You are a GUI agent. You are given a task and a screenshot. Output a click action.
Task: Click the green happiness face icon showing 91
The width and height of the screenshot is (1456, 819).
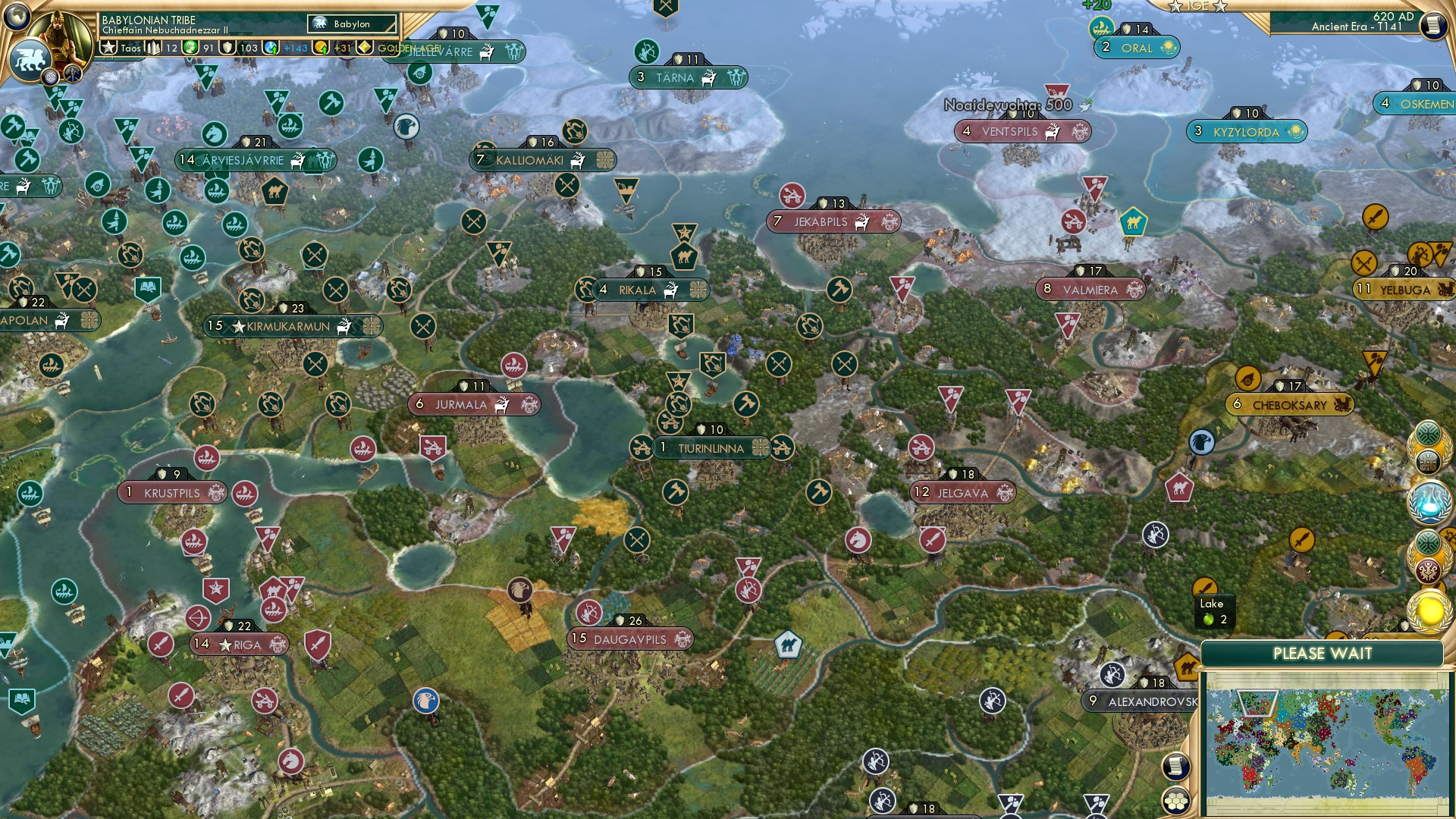(x=190, y=47)
